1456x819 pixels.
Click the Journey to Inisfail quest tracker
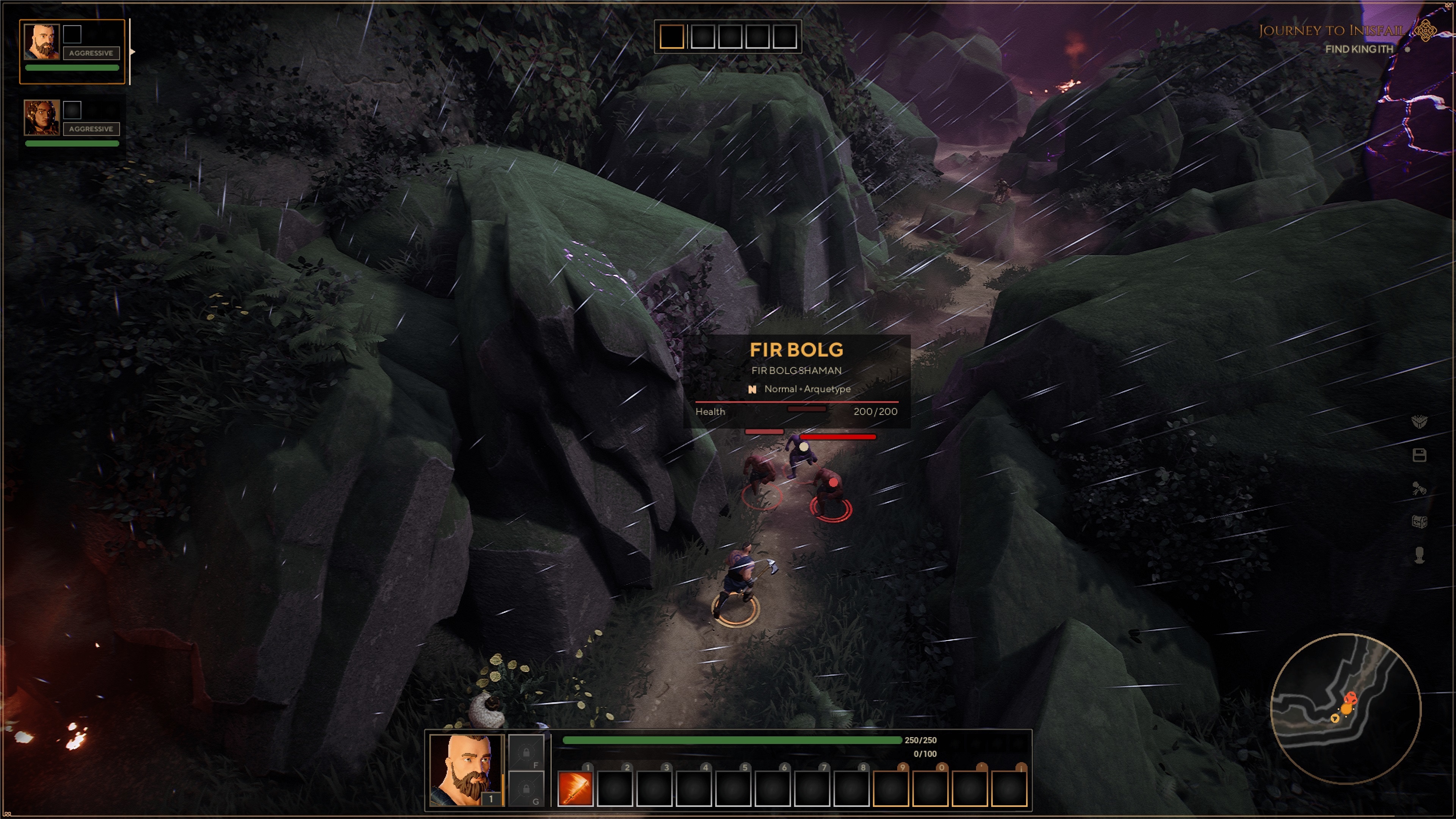point(1332,31)
